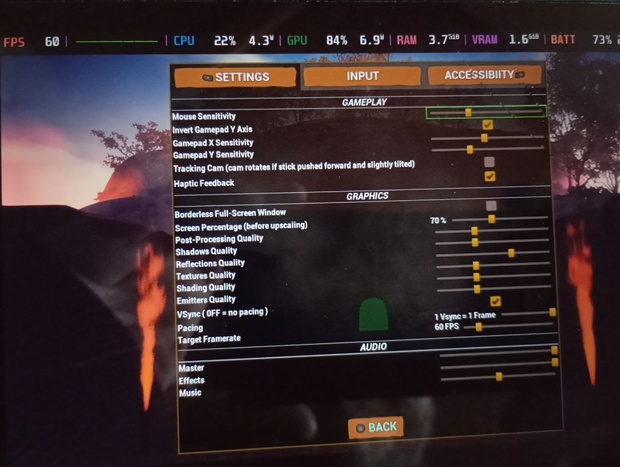Enable the Tracking Cam checkbox
Image resolution: width=620 pixels, height=467 pixels.
click(x=489, y=161)
